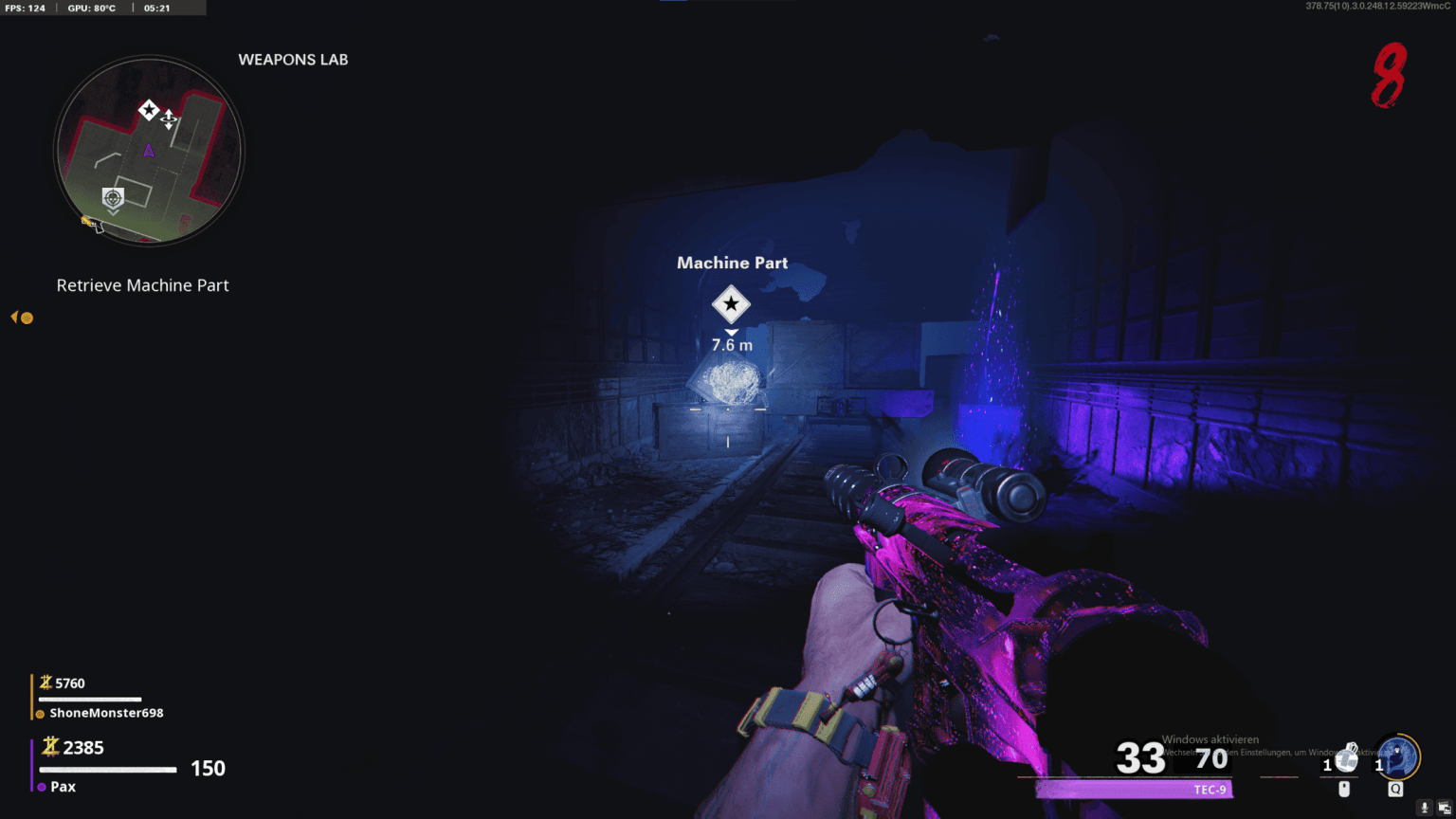This screenshot has width=1456, height=819.
Task: Click the 7.6 m distance readout
Action: 731,345
